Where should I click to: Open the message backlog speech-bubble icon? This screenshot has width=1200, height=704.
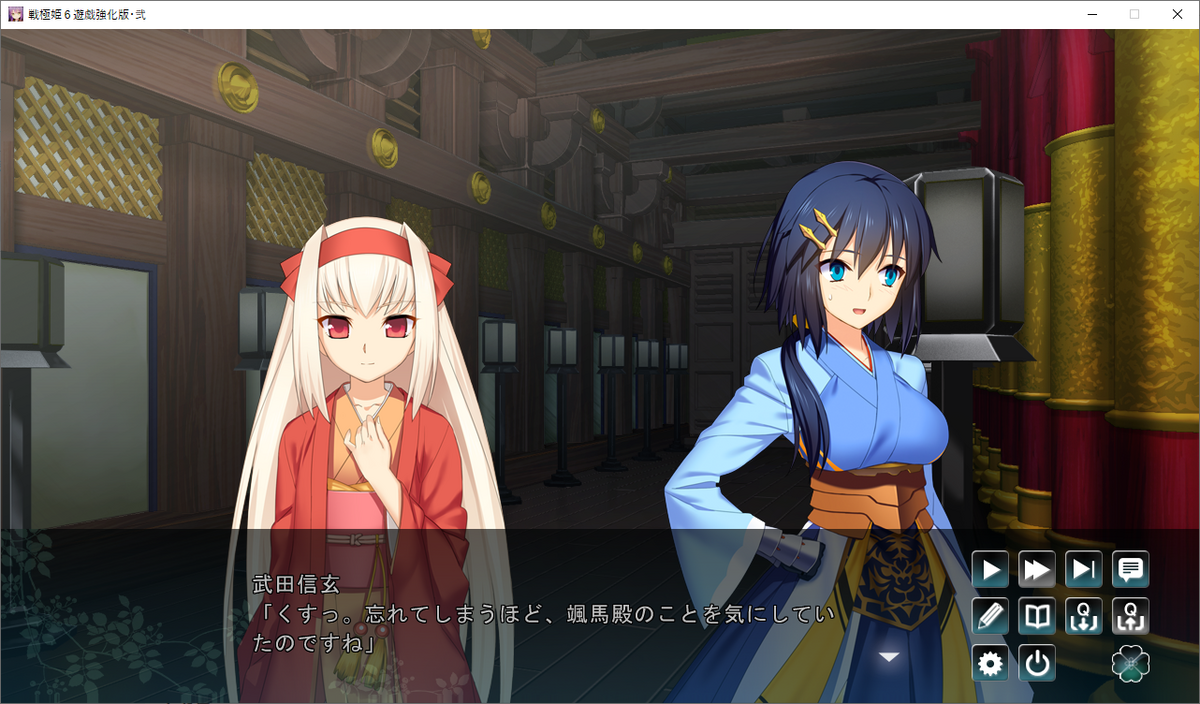[x=1131, y=570]
